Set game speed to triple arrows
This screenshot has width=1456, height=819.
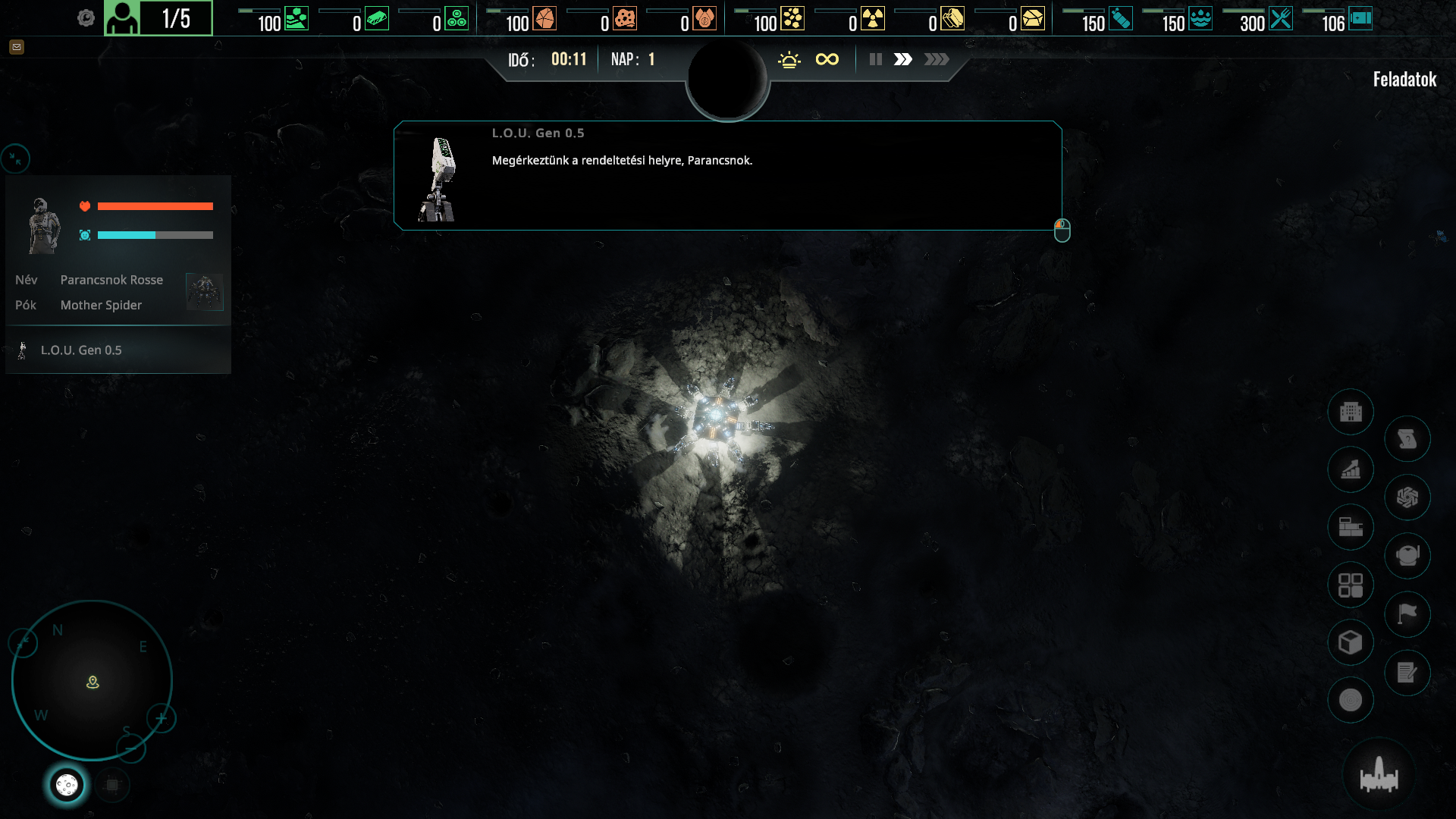[x=937, y=59]
